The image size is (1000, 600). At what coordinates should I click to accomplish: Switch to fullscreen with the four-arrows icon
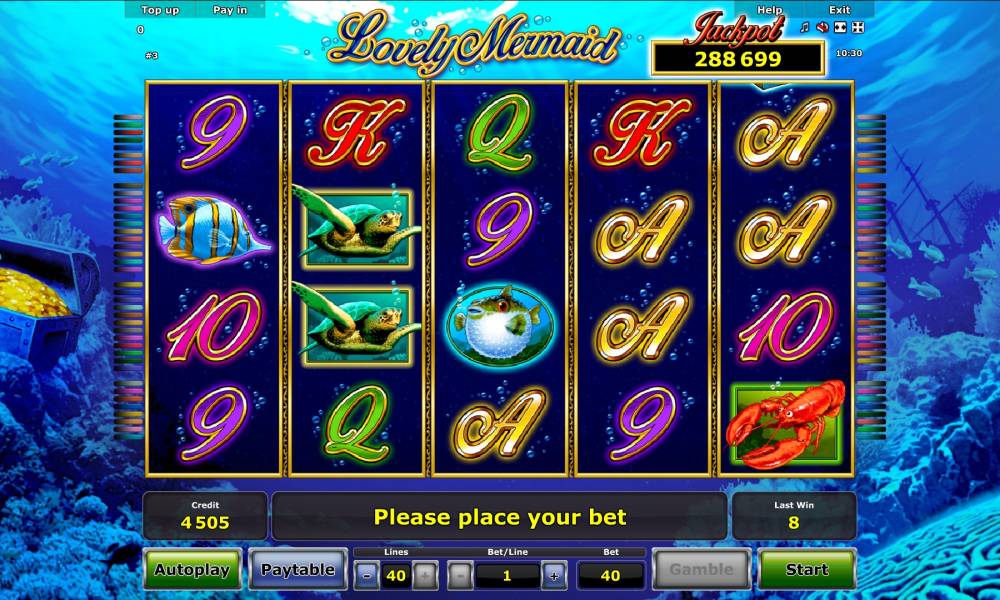(x=856, y=28)
